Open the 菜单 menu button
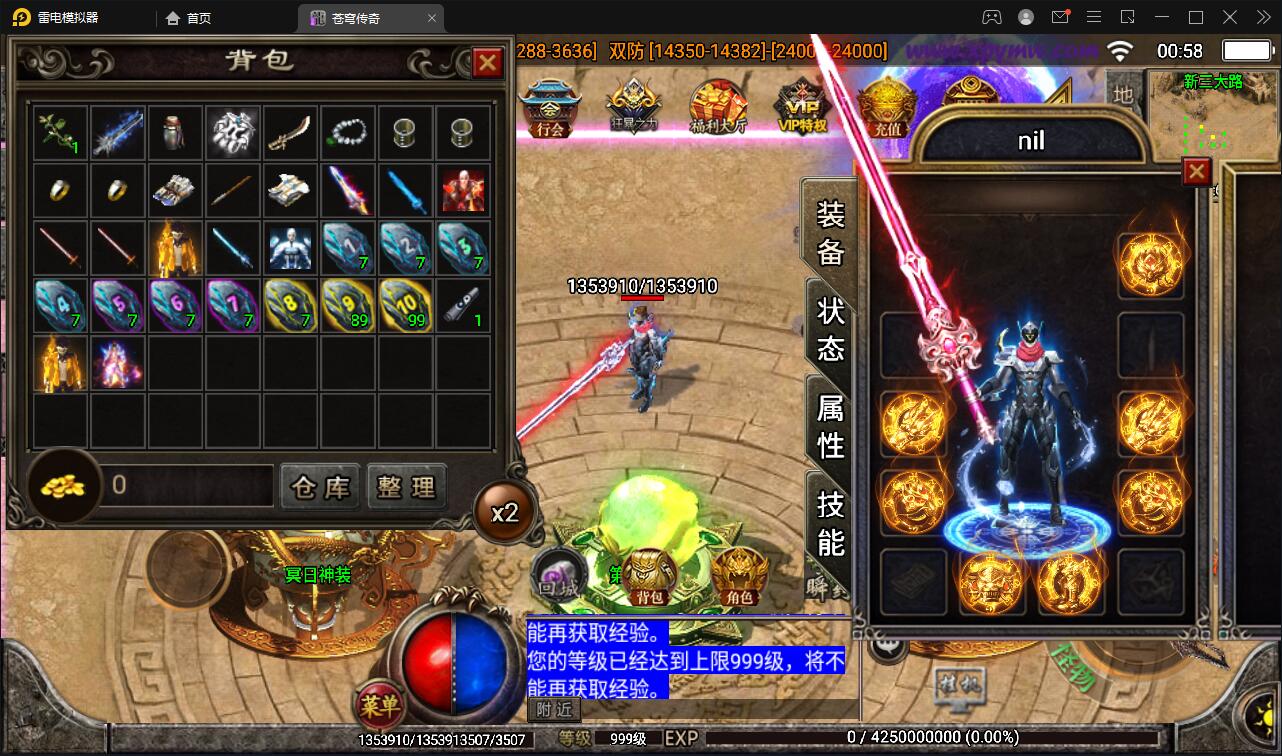Viewport: 1282px width, 756px height. [x=380, y=706]
